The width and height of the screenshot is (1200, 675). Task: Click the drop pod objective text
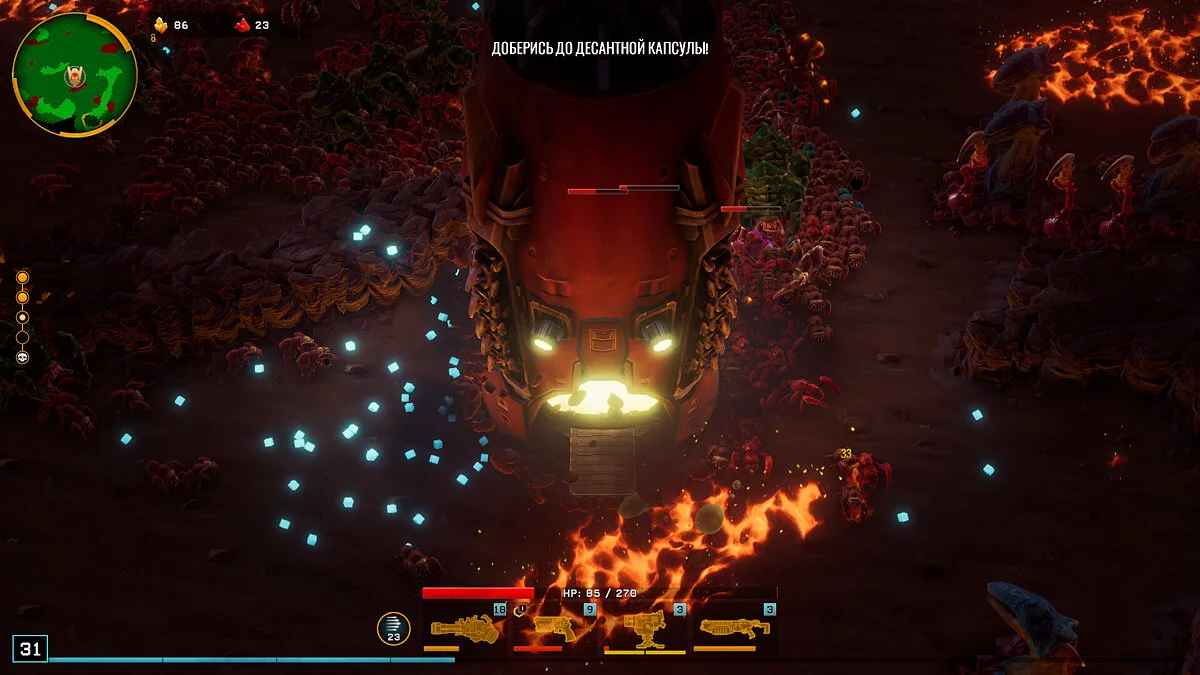tap(600, 48)
